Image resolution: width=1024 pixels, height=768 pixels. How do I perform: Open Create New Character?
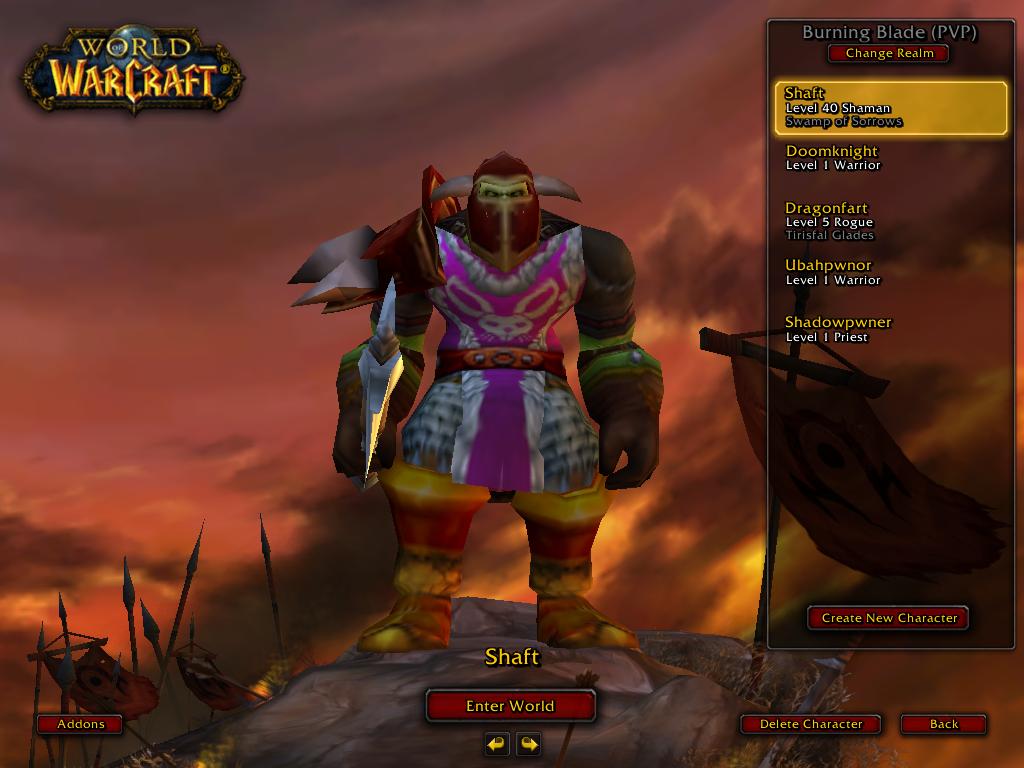[888, 618]
